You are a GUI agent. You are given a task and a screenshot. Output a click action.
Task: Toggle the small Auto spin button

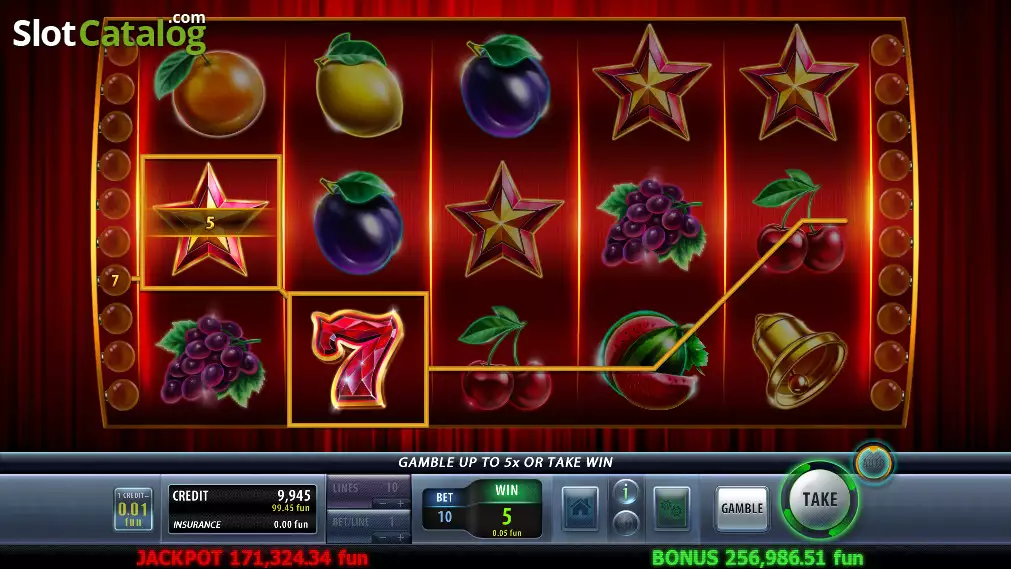[873, 463]
